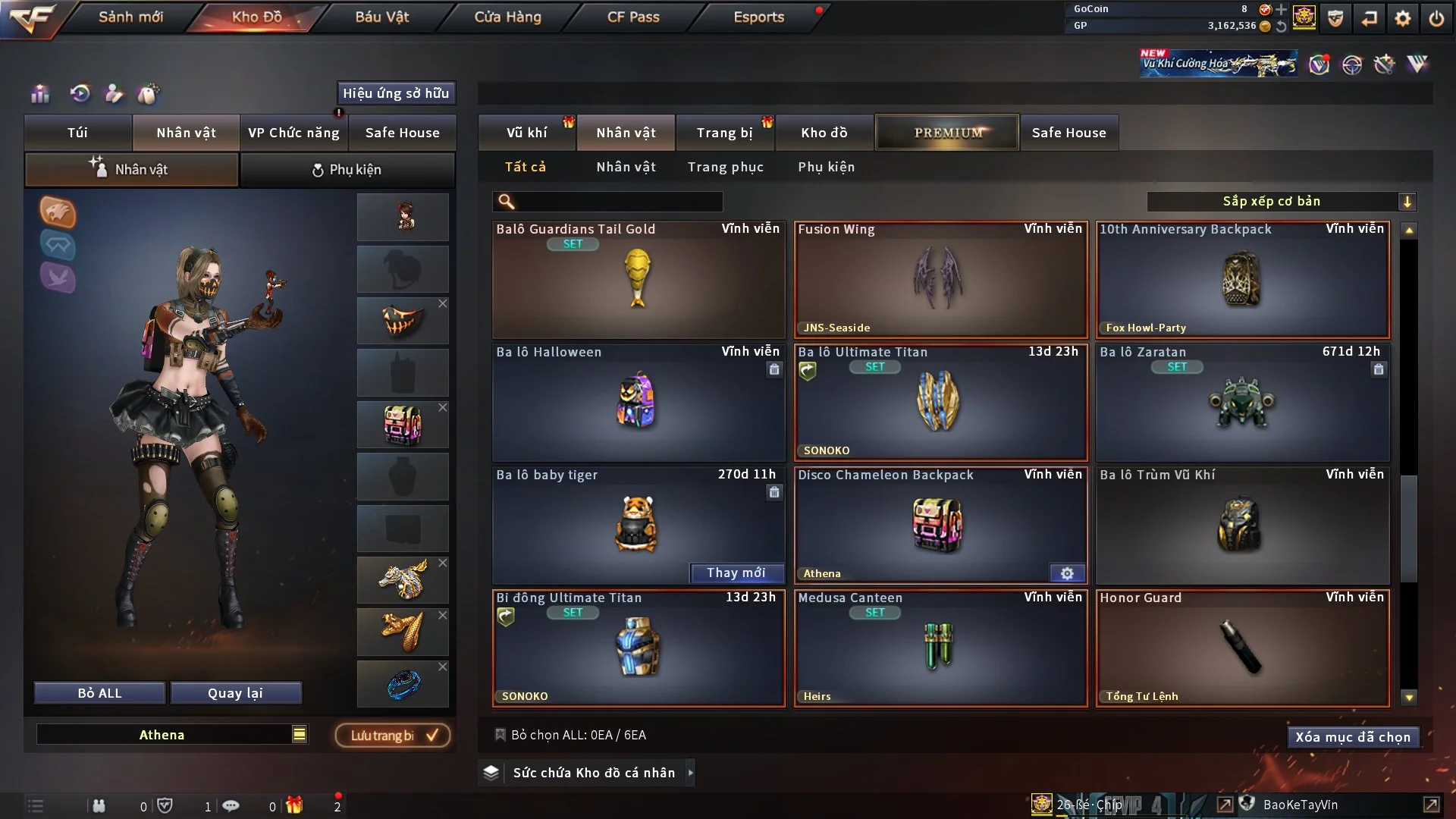This screenshot has width=1456, height=819.
Task: Select the PREMIUM tab
Action: click(947, 133)
